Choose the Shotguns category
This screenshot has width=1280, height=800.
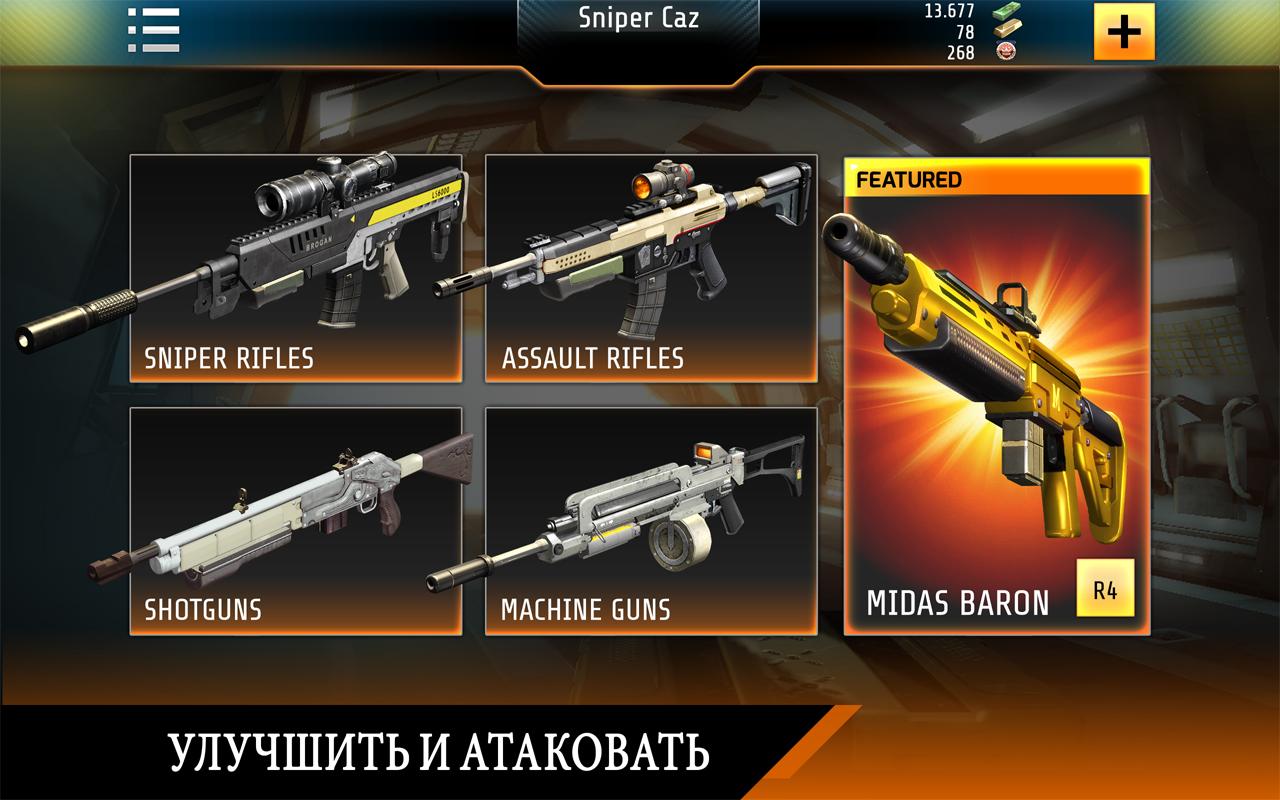coord(296,520)
